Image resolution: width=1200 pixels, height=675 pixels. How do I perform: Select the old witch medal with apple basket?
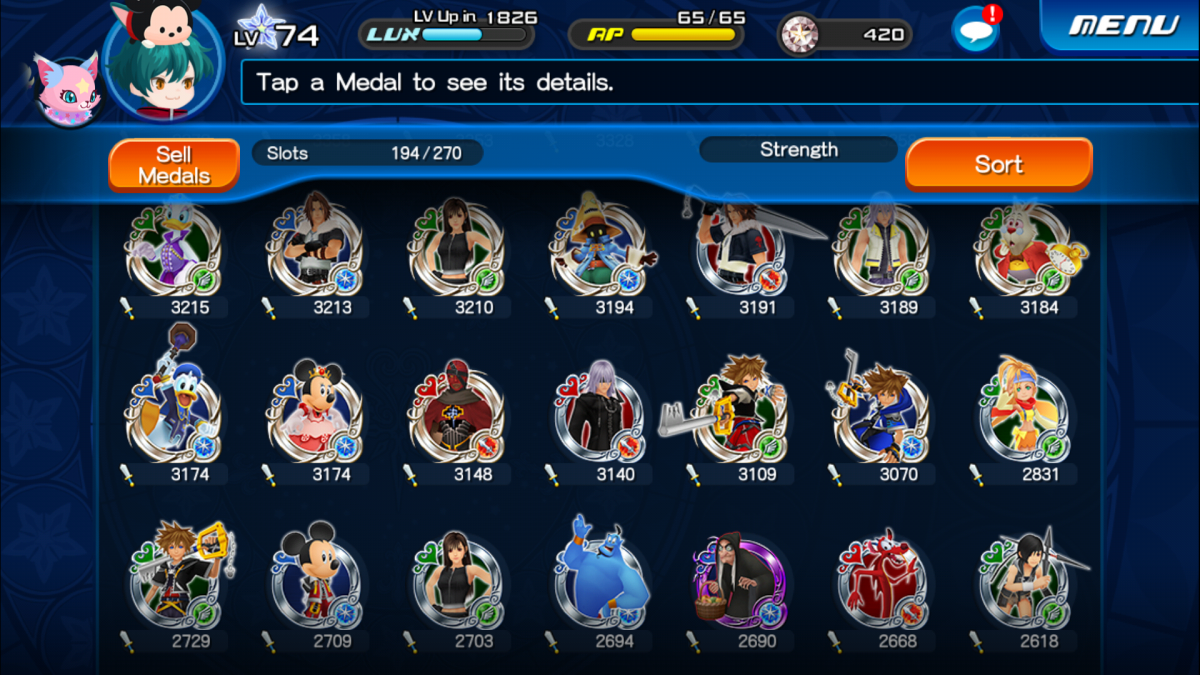point(740,582)
